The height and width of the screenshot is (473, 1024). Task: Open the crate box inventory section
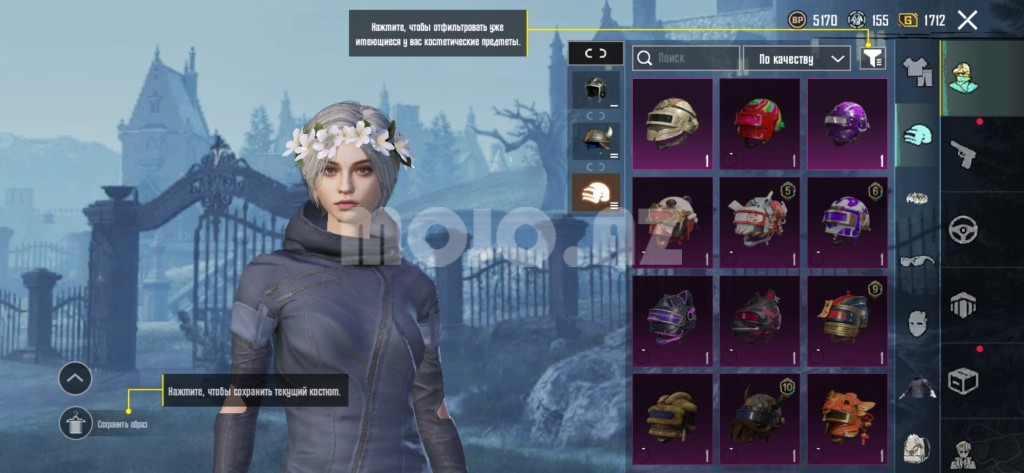(x=963, y=380)
